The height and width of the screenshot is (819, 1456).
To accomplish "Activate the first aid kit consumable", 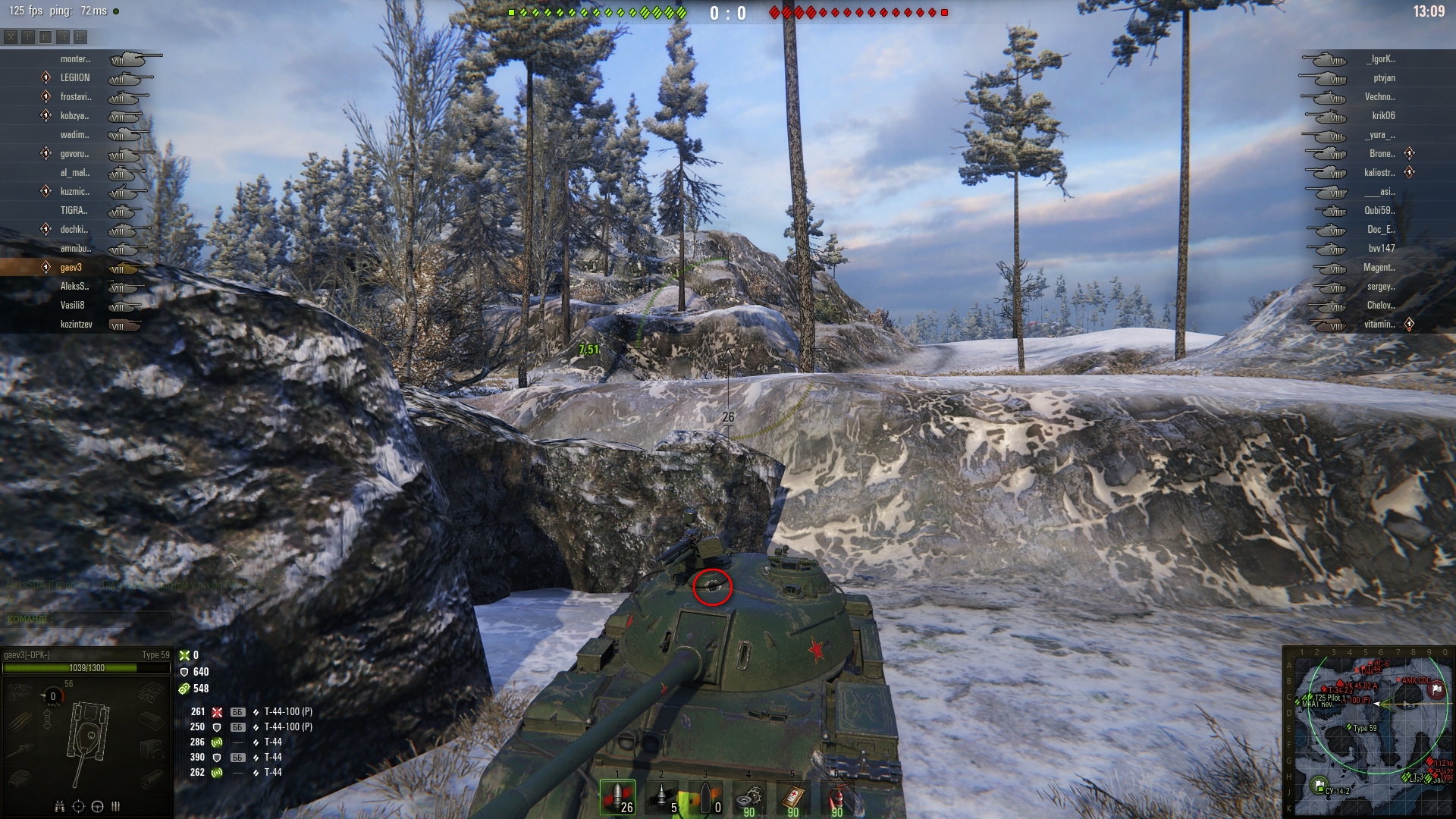I will pyautogui.click(x=793, y=797).
